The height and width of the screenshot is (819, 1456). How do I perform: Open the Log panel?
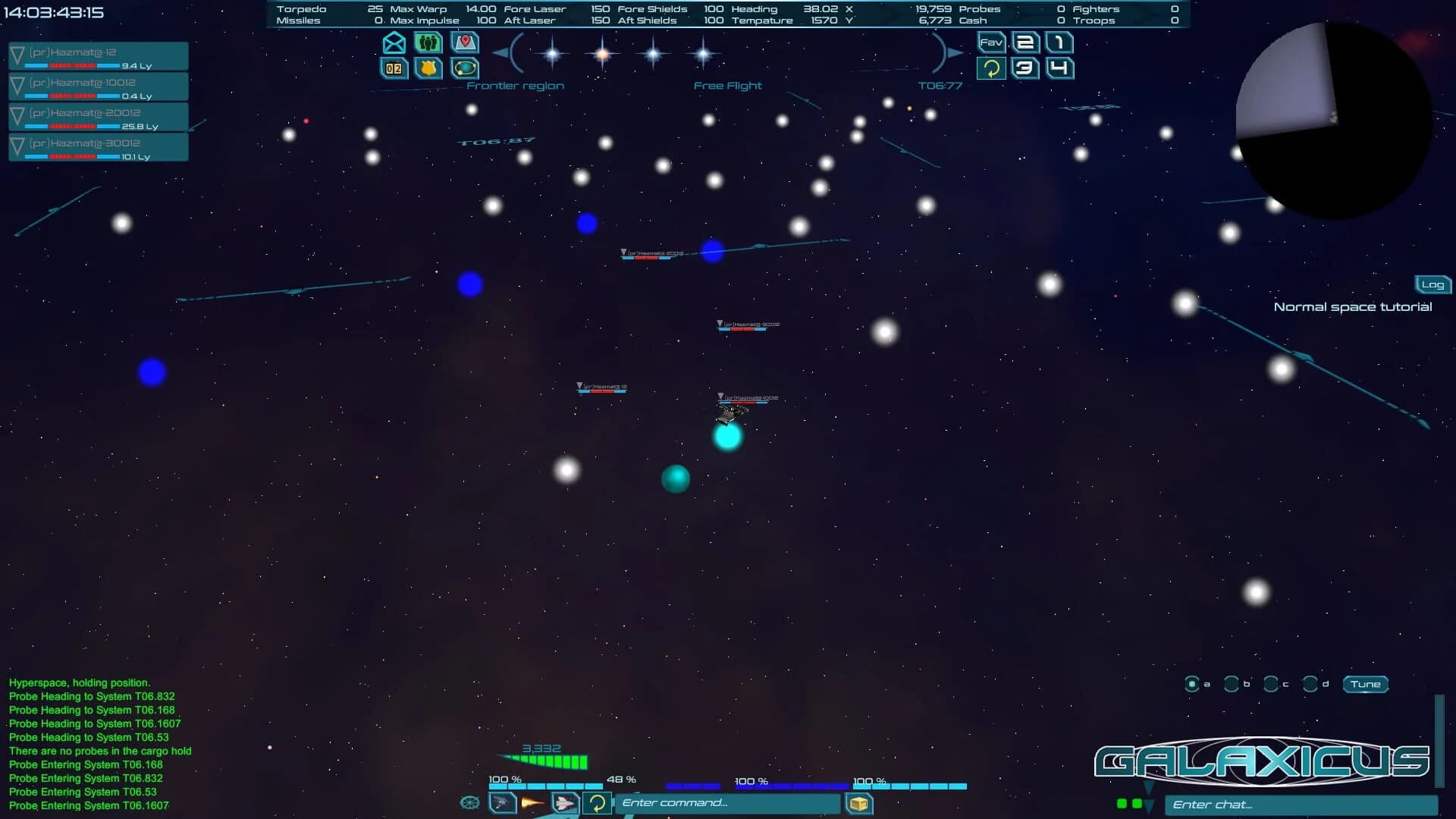click(1432, 284)
